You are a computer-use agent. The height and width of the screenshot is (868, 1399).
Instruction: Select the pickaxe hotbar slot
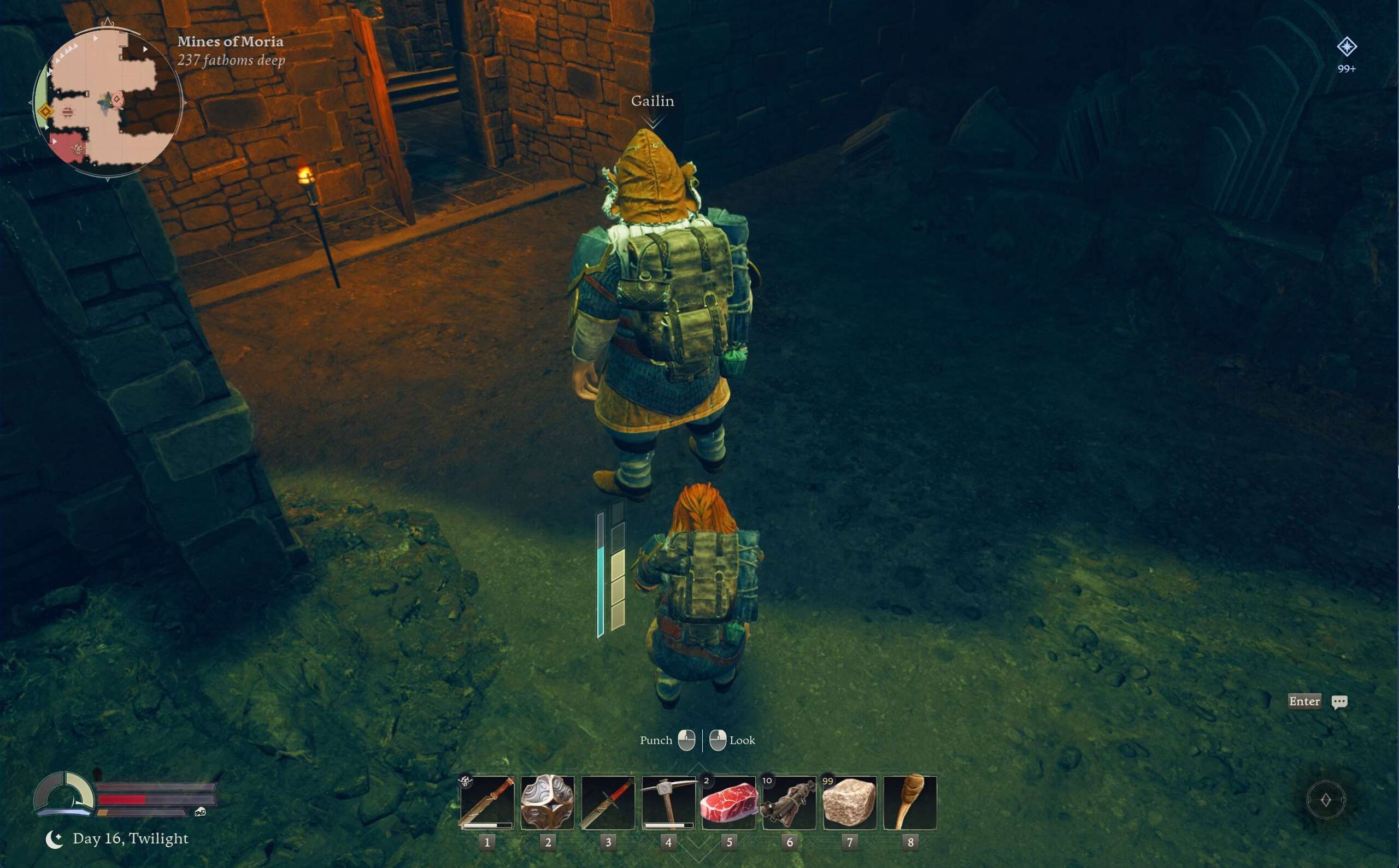tap(668, 802)
